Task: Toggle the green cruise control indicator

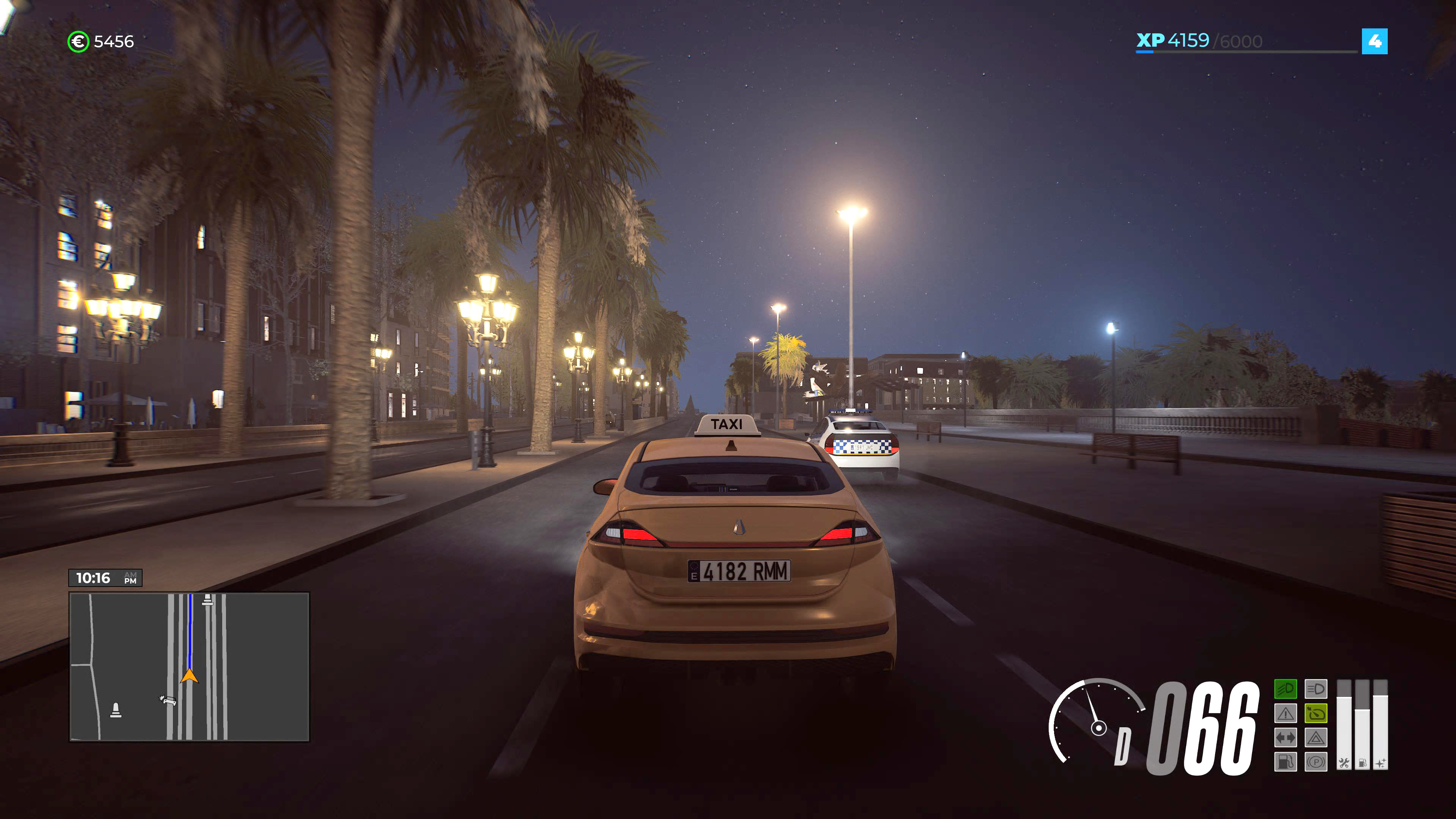Action: [1316, 714]
